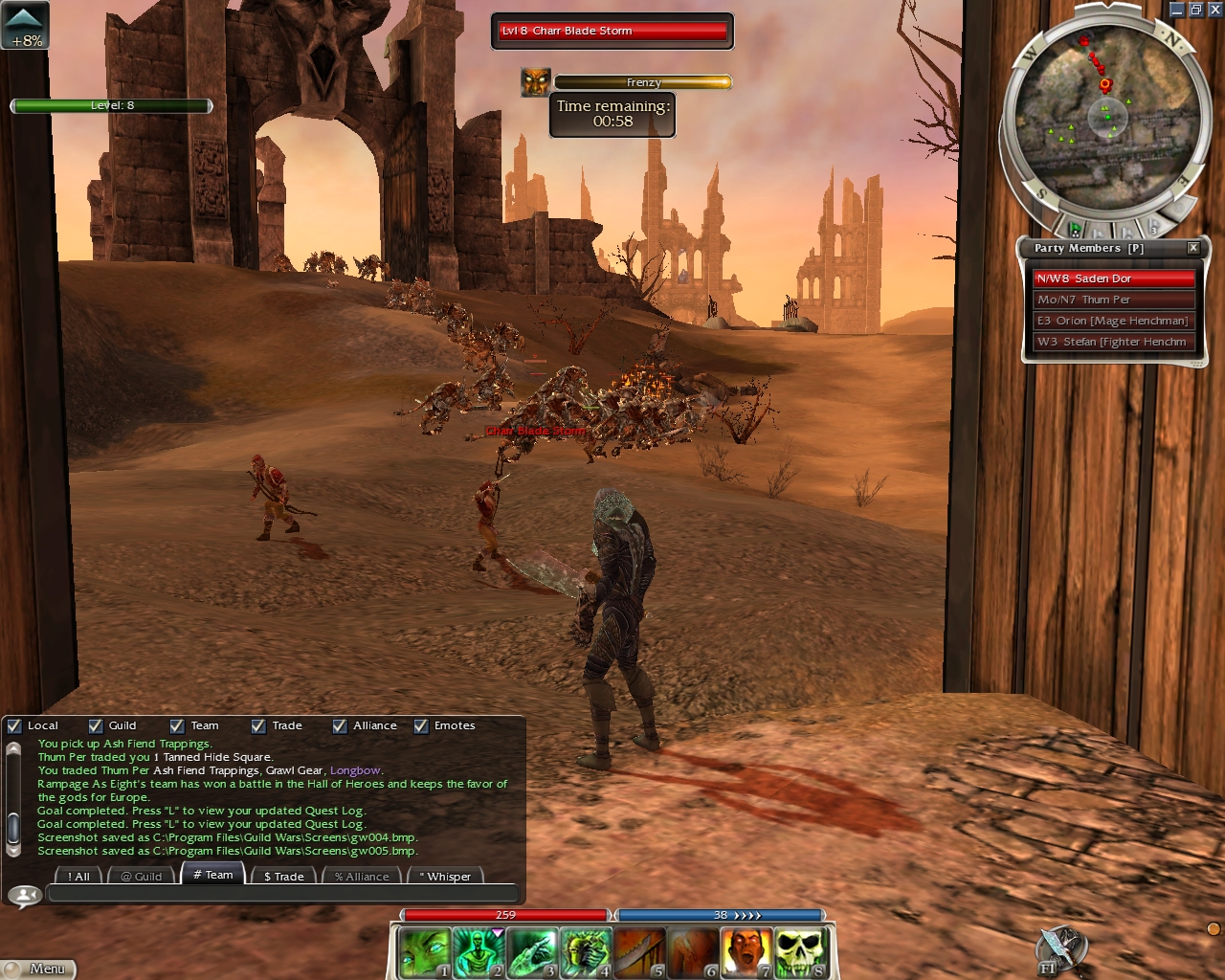This screenshot has height=980, width=1225.
Task: Activate the green eyes skill in slot 1
Action: pos(423,953)
